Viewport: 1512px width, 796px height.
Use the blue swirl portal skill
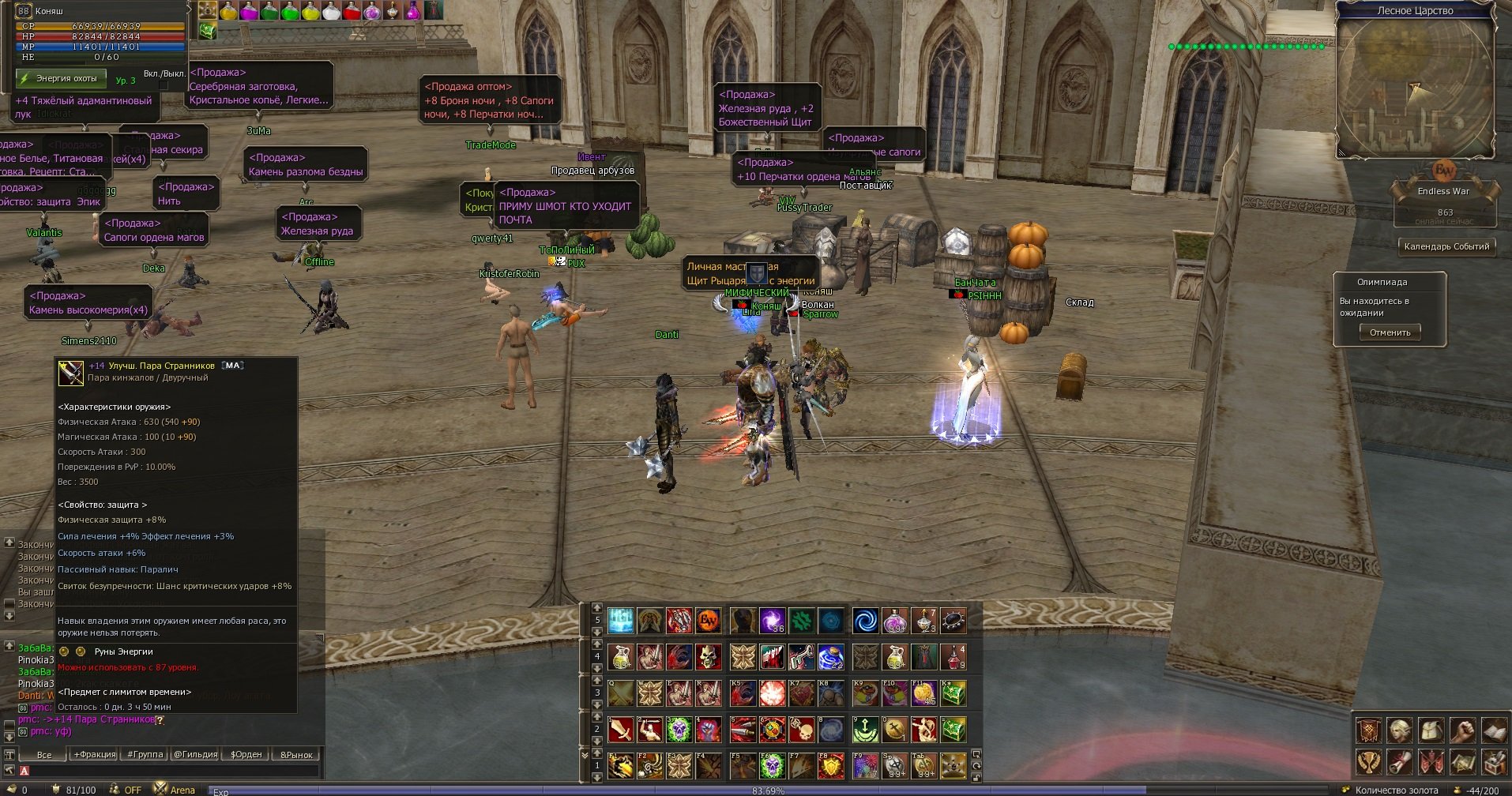(x=866, y=621)
